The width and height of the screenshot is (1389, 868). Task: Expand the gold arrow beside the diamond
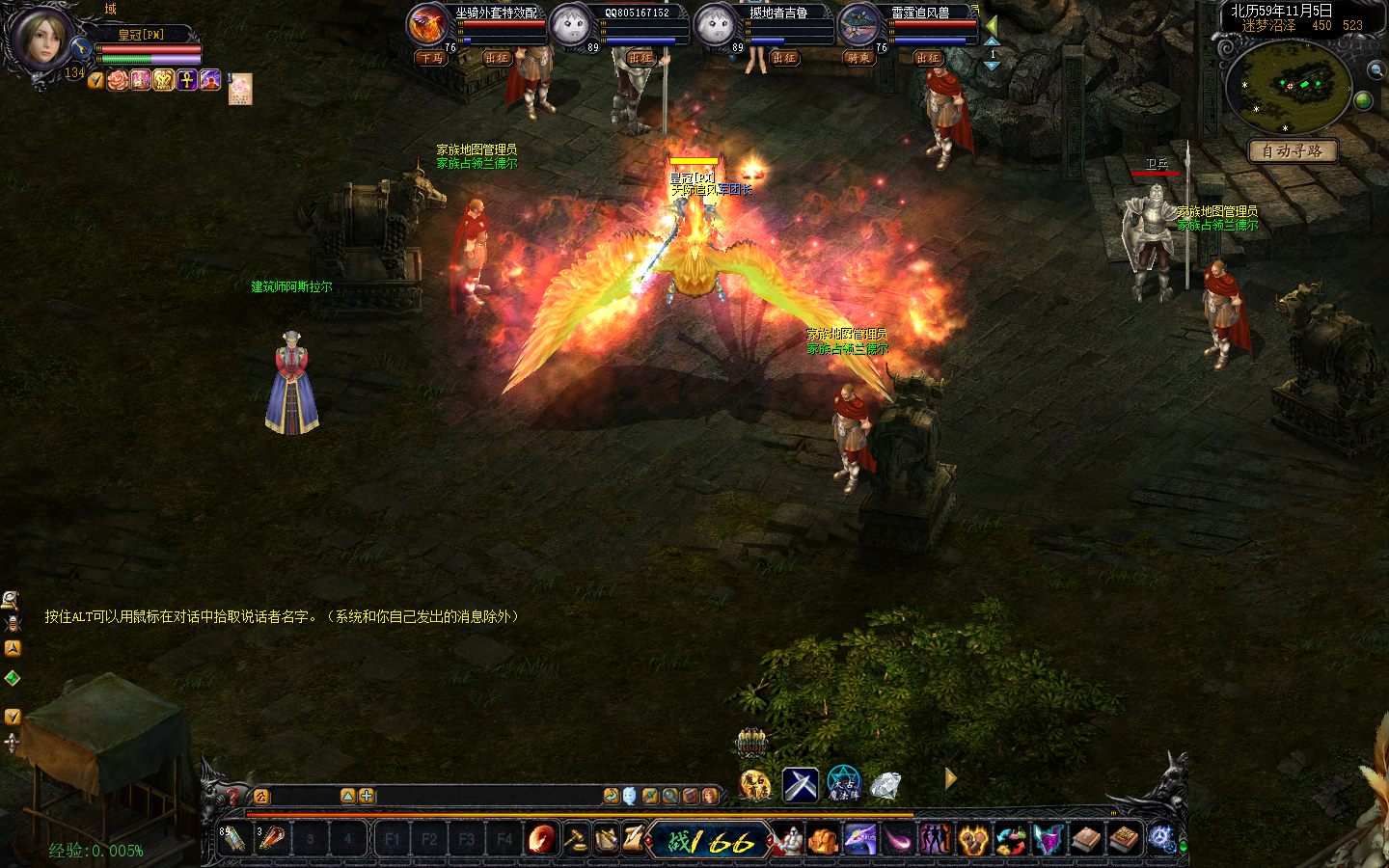tap(950, 778)
